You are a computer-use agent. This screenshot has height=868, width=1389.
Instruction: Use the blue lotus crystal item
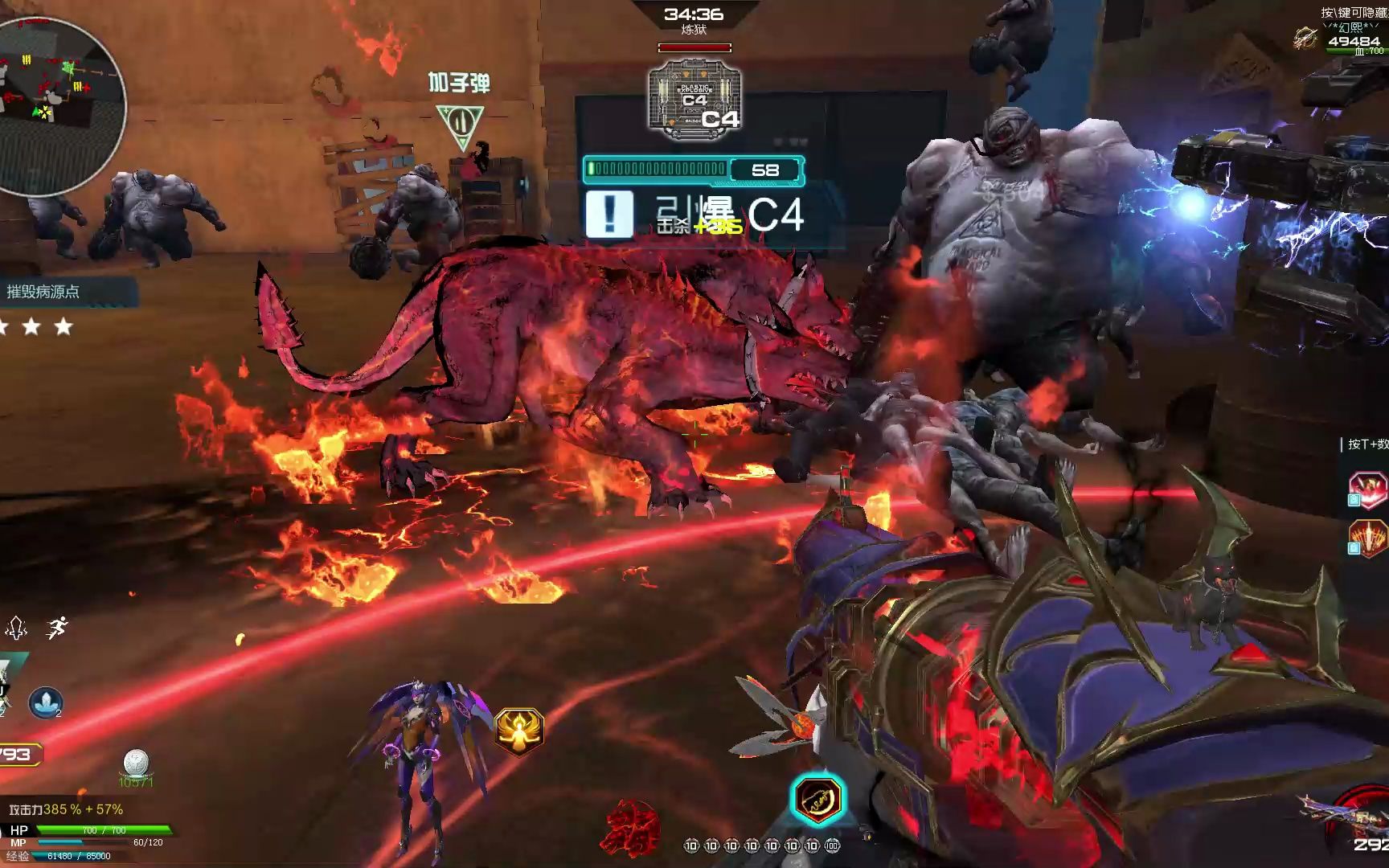(x=45, y=702)
